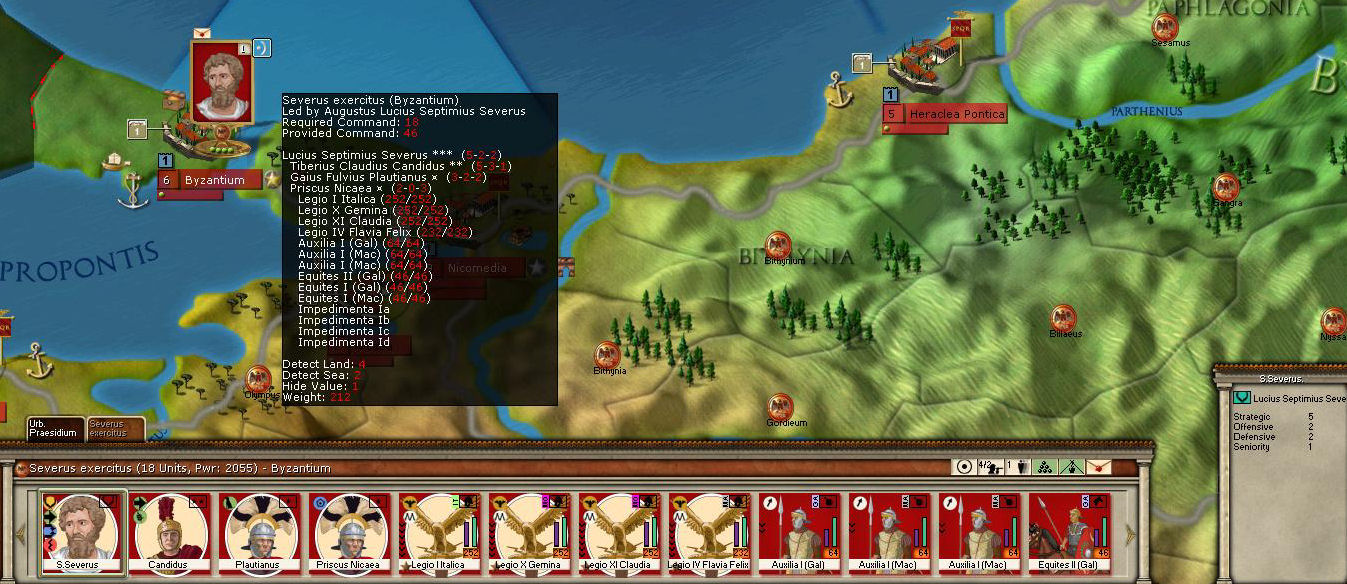Switch to the Urb. Praesidium stack tab
This screenshot has height=584, width=1347.
point(53,429)
